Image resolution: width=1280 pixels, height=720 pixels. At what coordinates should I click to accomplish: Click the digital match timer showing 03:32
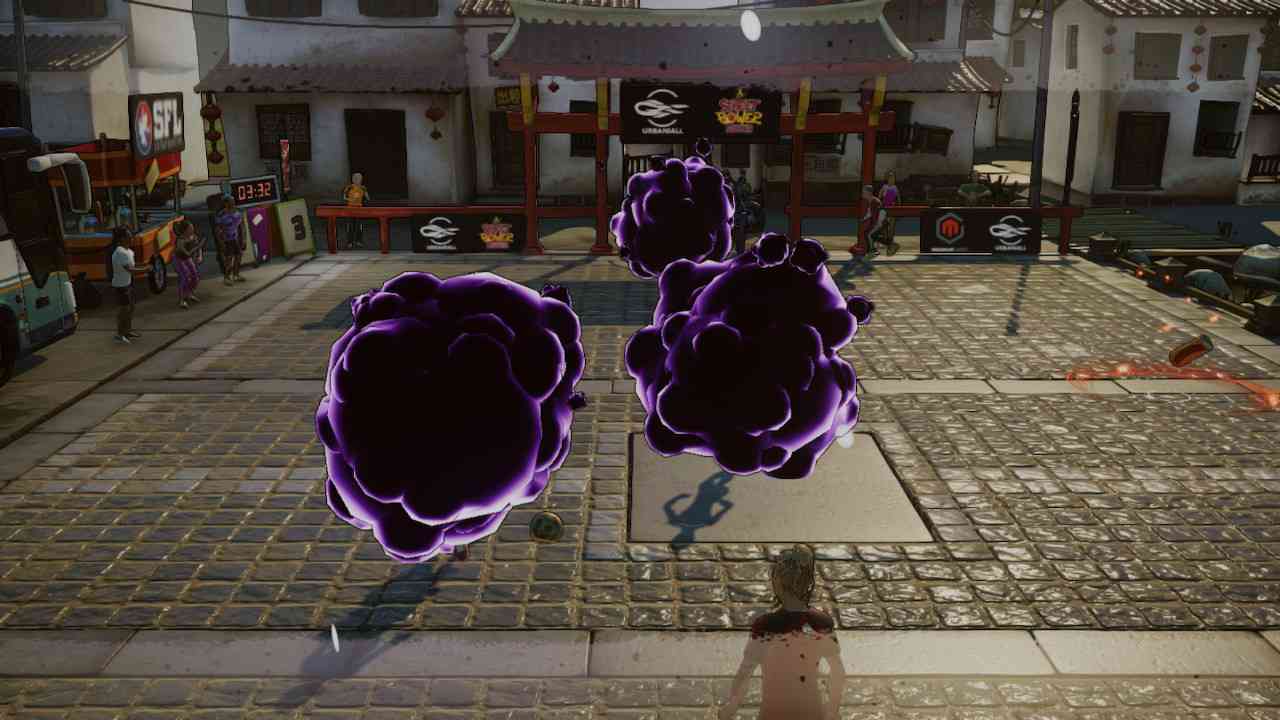tap(252, 190)
